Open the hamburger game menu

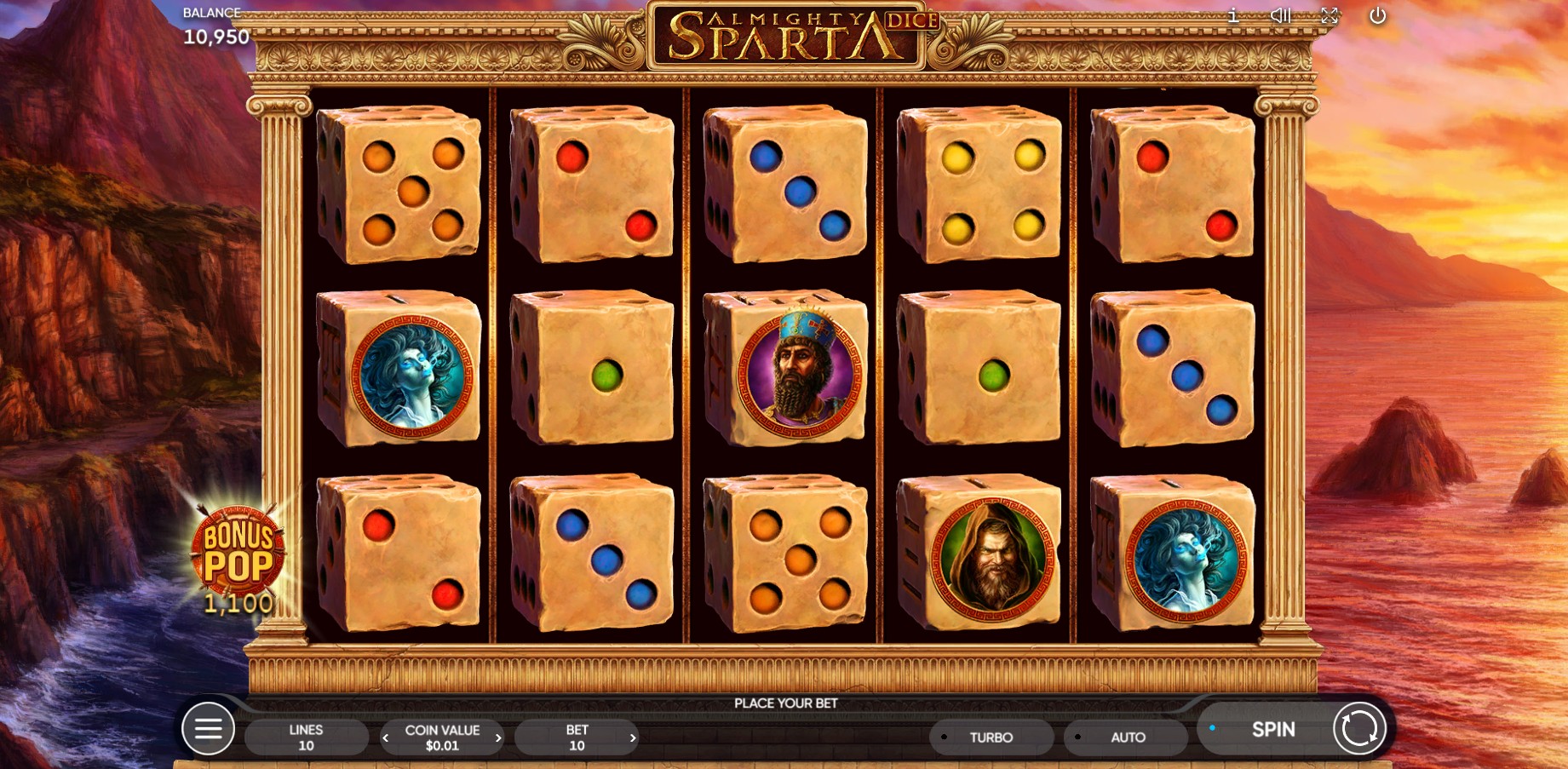tap(208, 729)
